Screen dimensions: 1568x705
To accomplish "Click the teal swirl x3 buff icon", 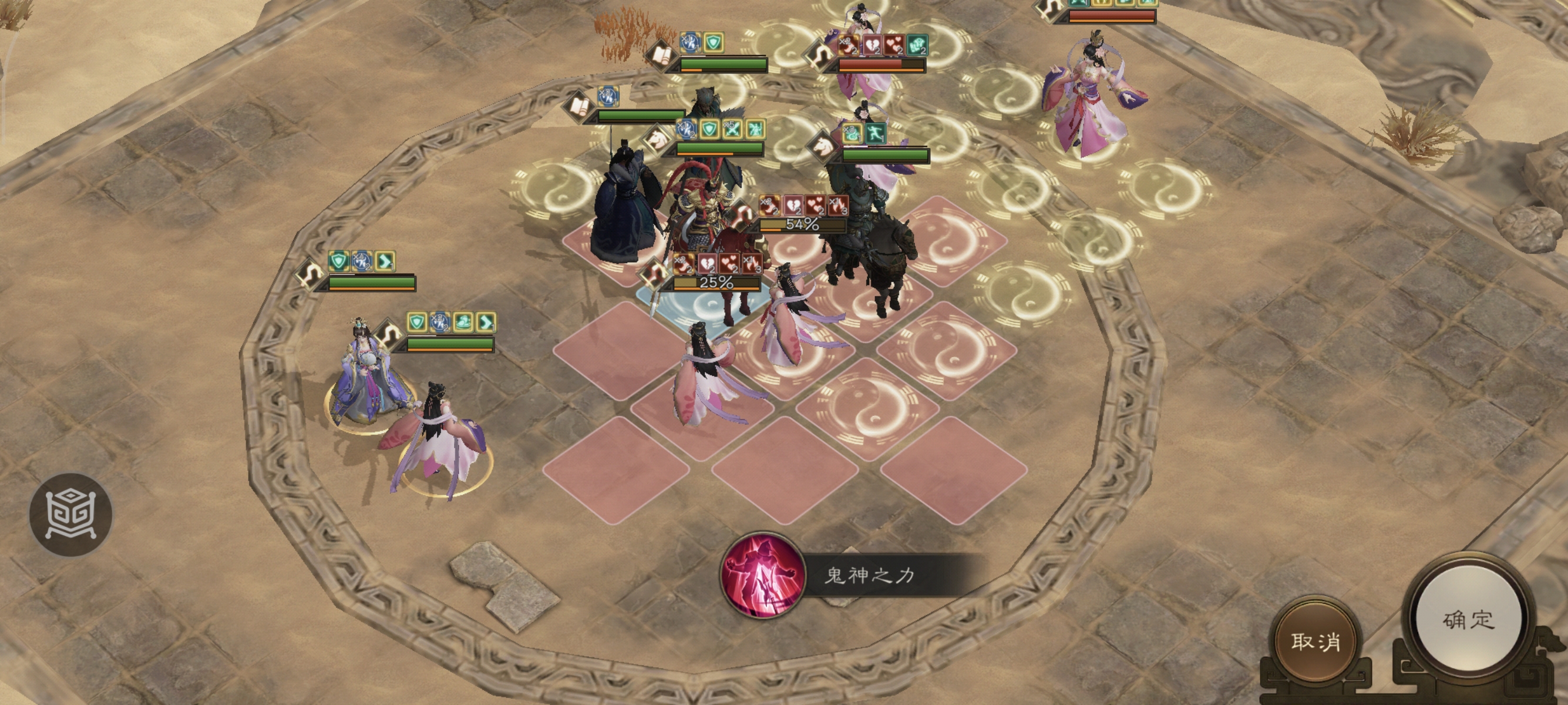I will click(x=854, y=133).
